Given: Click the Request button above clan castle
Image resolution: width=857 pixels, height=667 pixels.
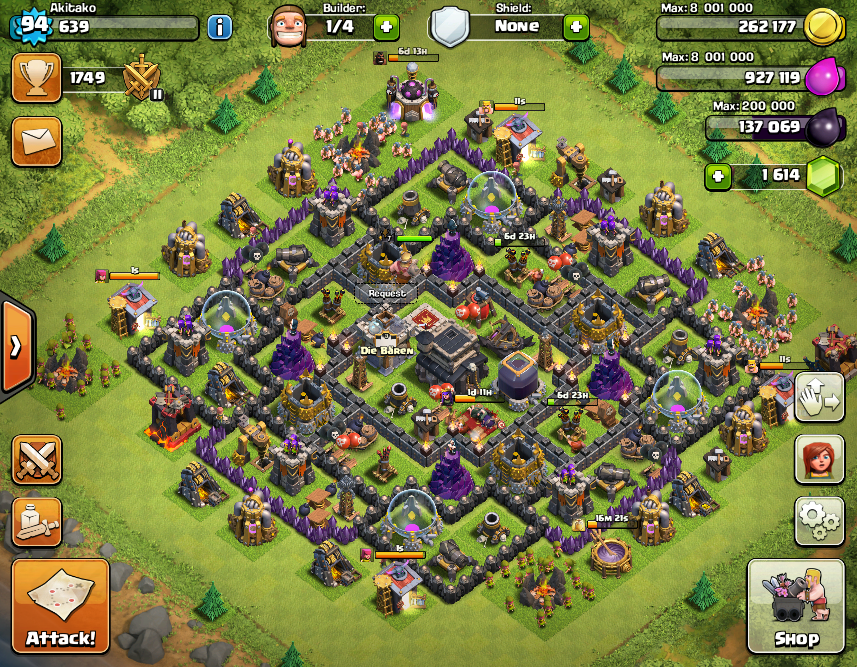Looking at the screenshot, I should (387, 293).
